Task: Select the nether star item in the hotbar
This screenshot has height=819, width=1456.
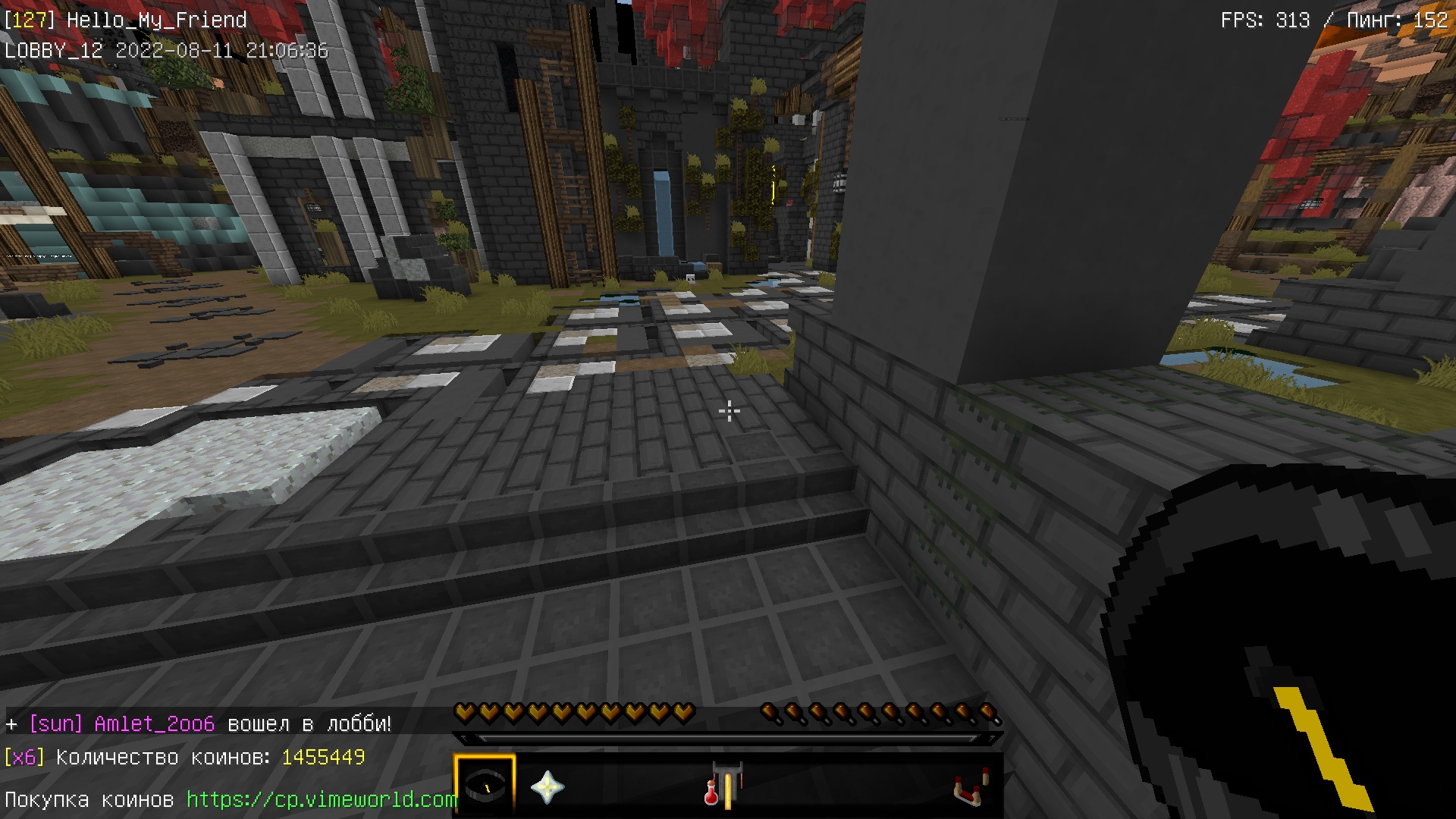Action: click(548, 786)
